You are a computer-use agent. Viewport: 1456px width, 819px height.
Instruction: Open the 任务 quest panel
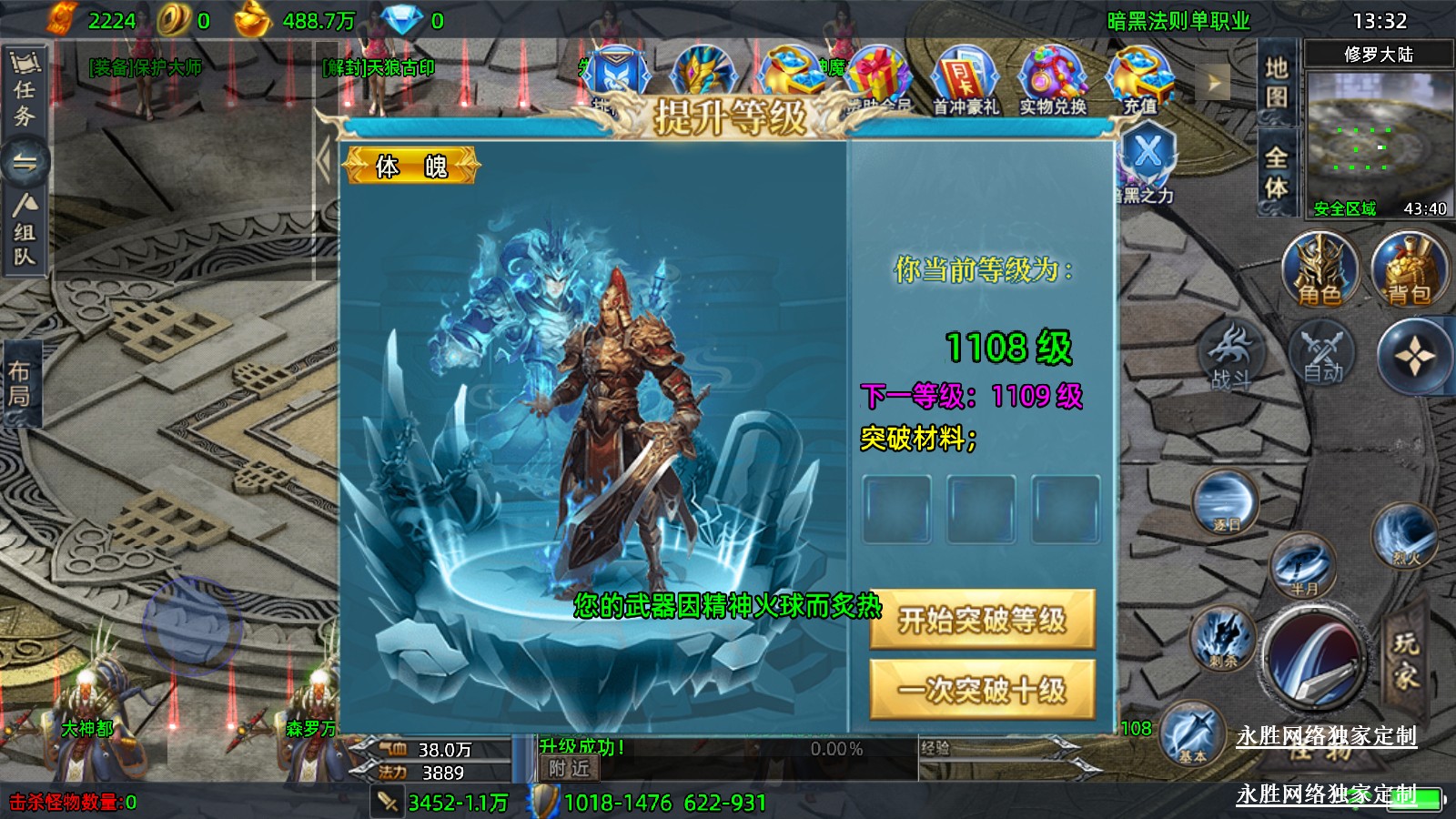(25, 91)
